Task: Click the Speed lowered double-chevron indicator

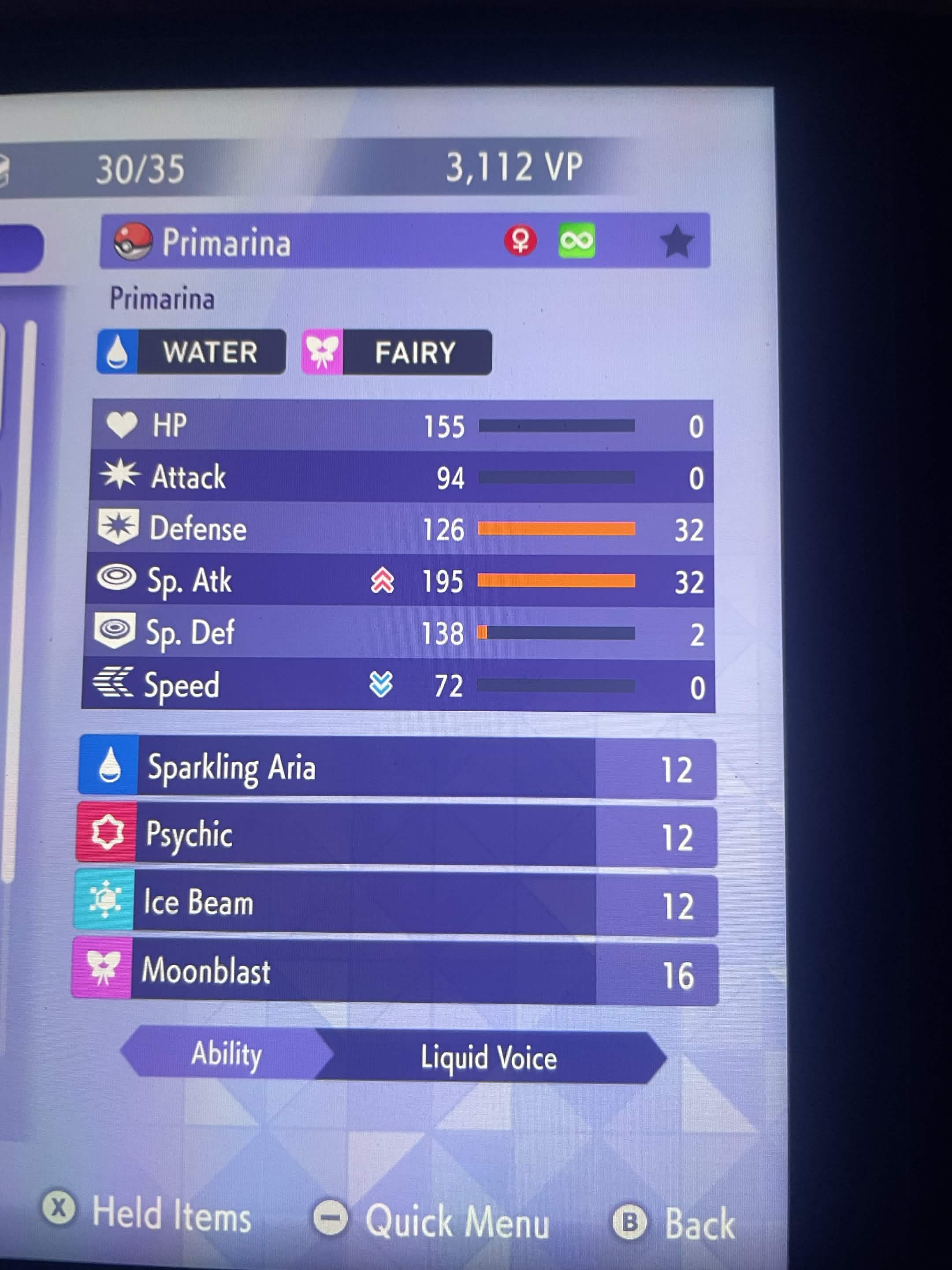Action: coord(380,685)
